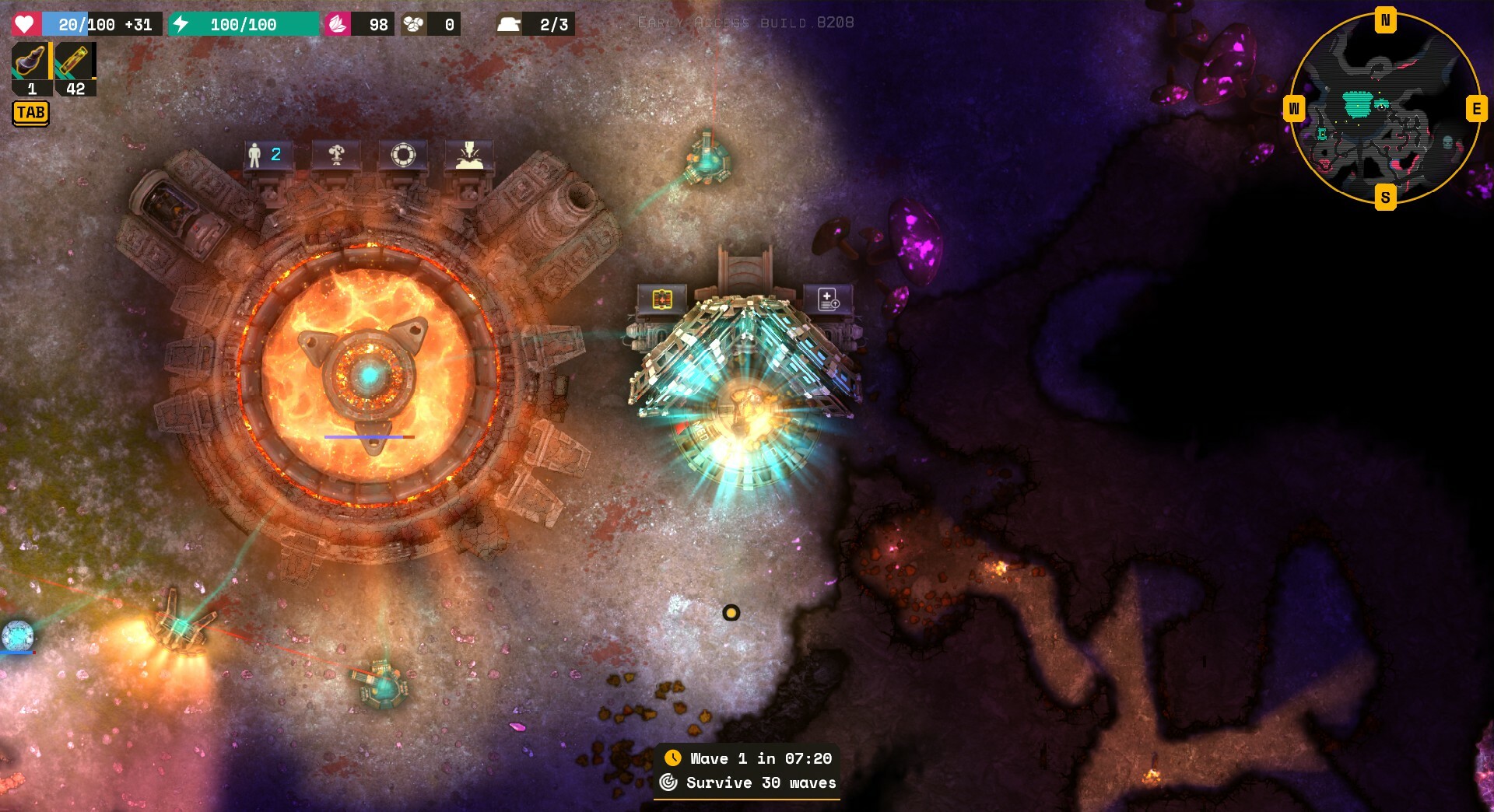
Task: Open the circular minimap
Action: (x=1385, y=109)
